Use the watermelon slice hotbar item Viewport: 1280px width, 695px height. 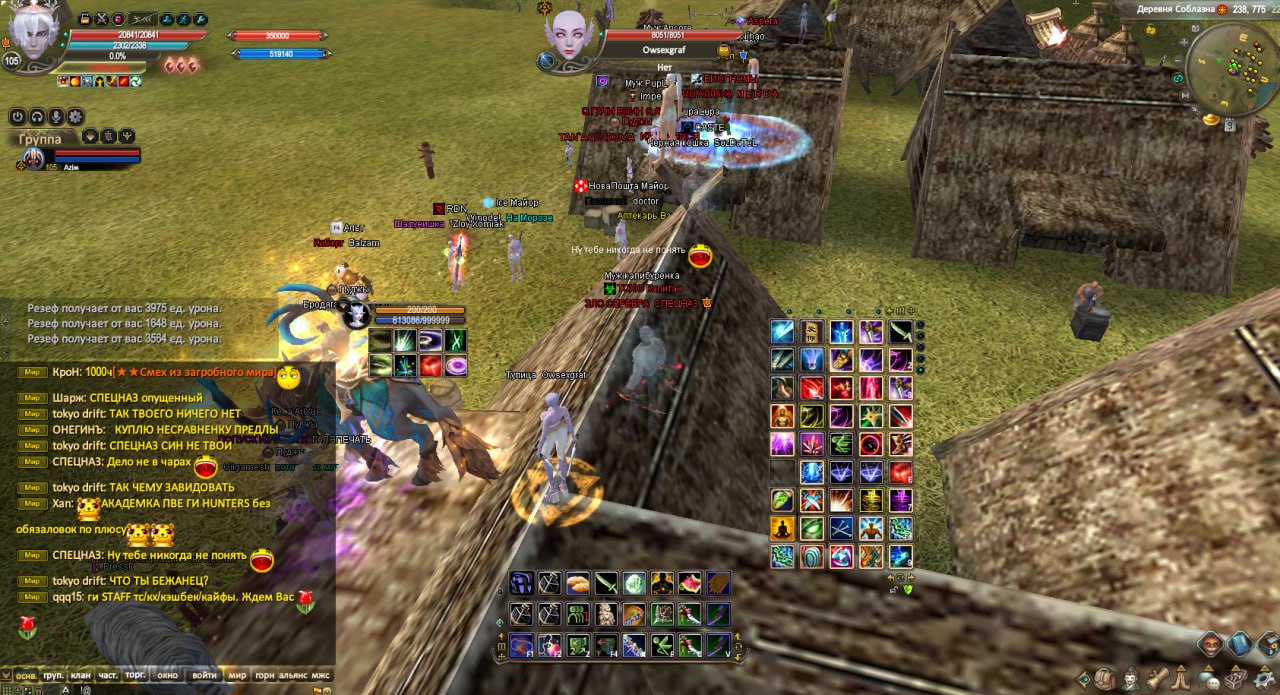690,584
